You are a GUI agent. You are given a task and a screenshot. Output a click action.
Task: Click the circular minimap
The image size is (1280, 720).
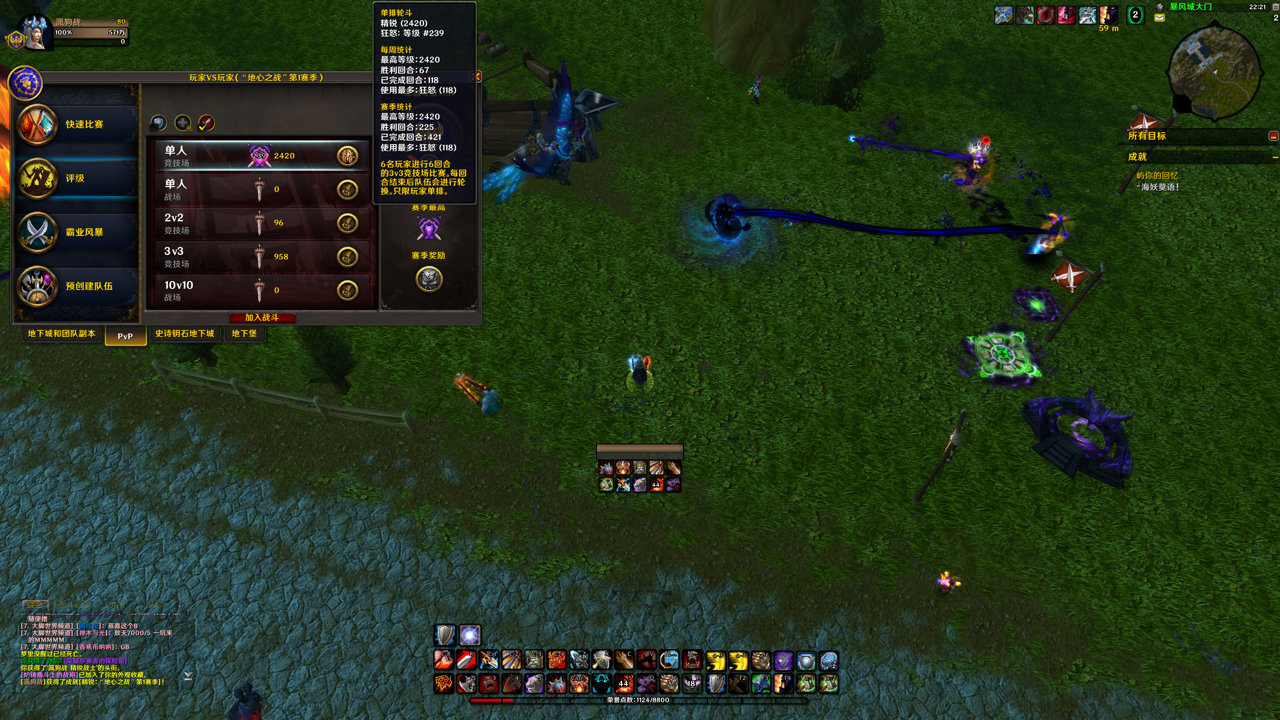(1213, 70)
